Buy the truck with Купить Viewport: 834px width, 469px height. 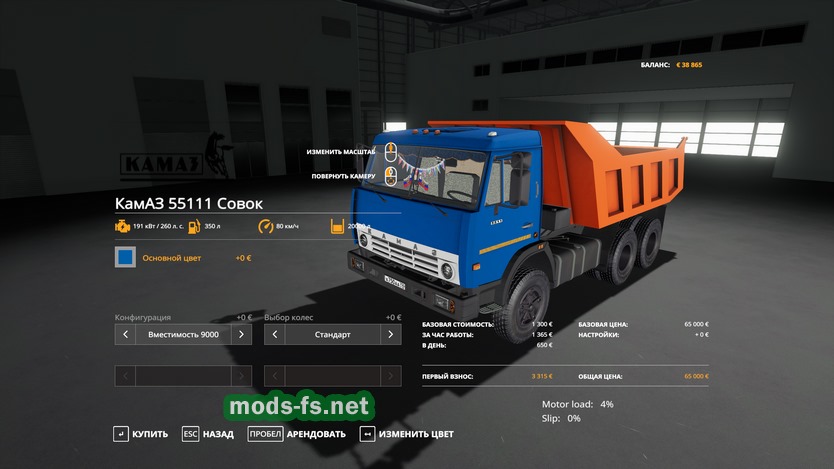(x=141, y=434)
